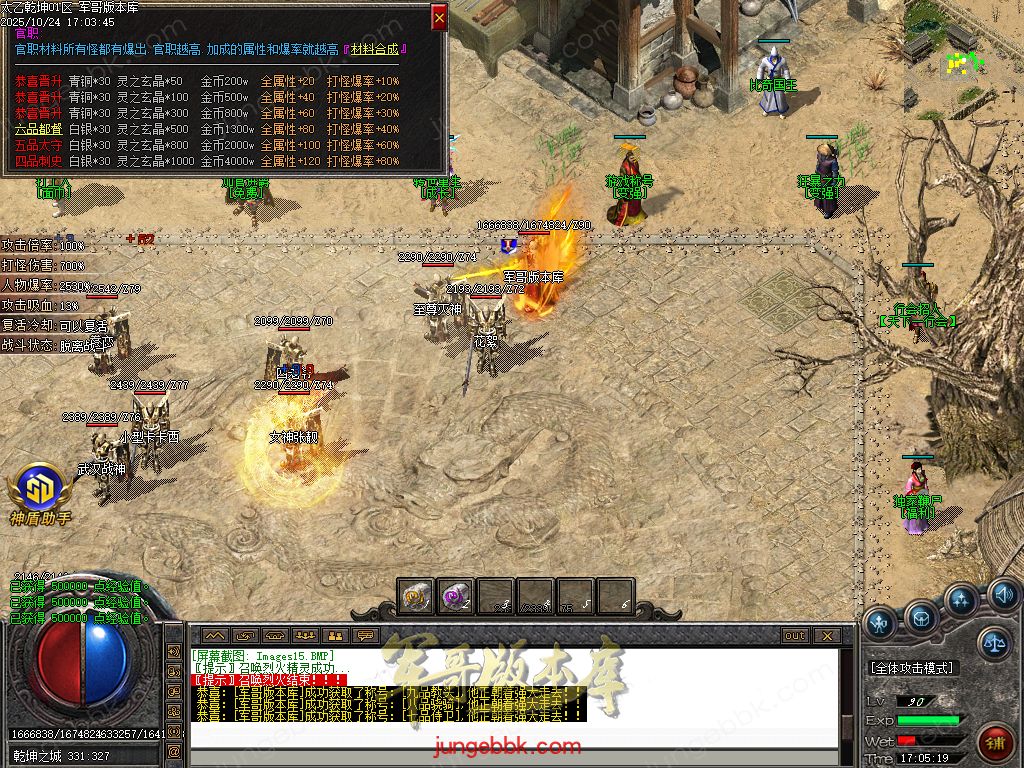
Task: Select the 六品都督 rank promotion row
Action: click(x=38, y=129)
